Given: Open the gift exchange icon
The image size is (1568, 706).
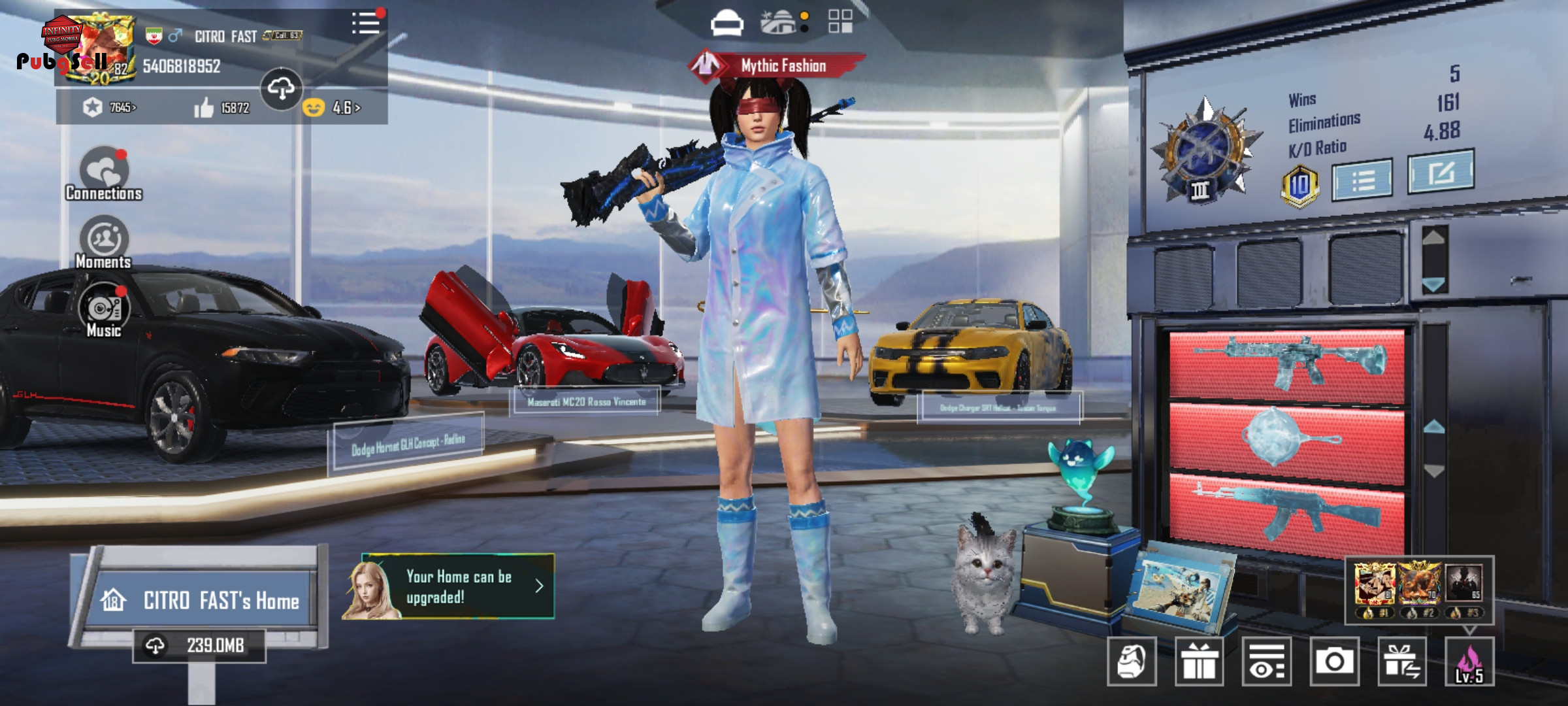Looking at the screenshot, I should coord(1402,662).
